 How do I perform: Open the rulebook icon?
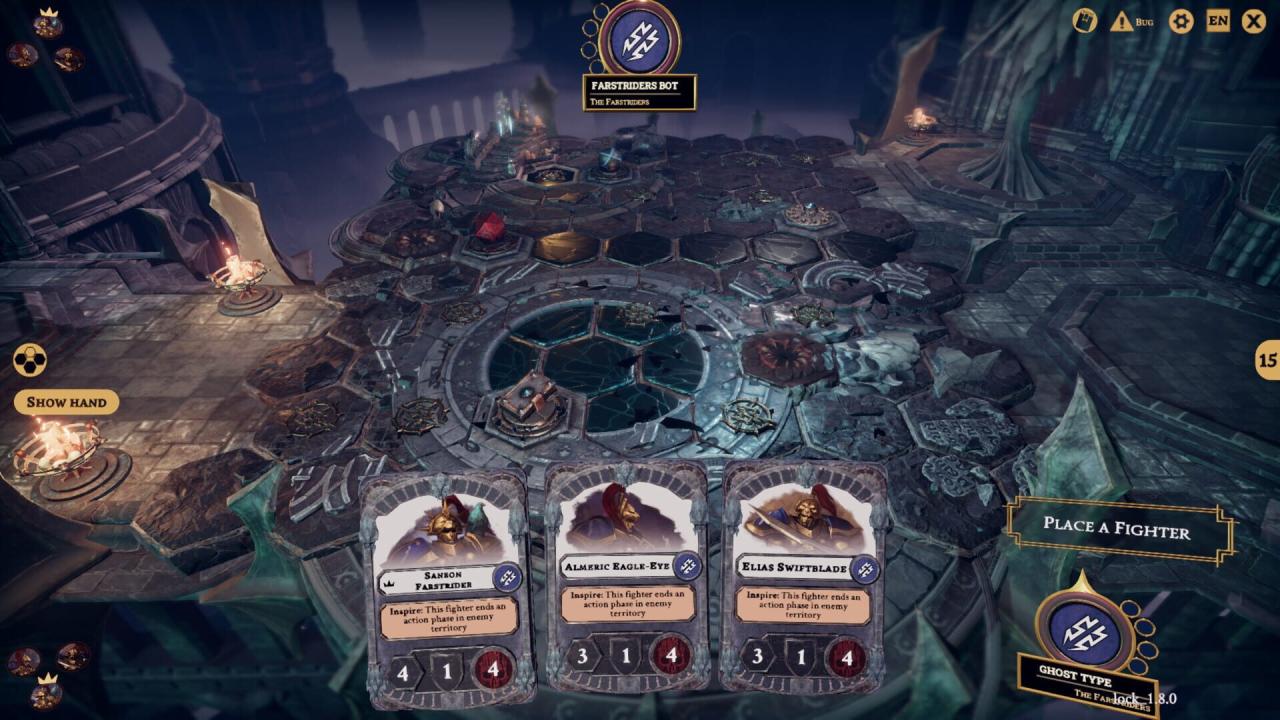pos(1085,21)
